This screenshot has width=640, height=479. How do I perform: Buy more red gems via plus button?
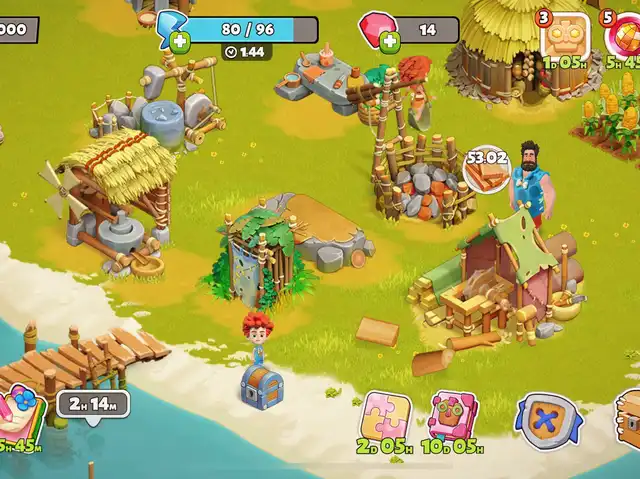[x=390, y=42]
